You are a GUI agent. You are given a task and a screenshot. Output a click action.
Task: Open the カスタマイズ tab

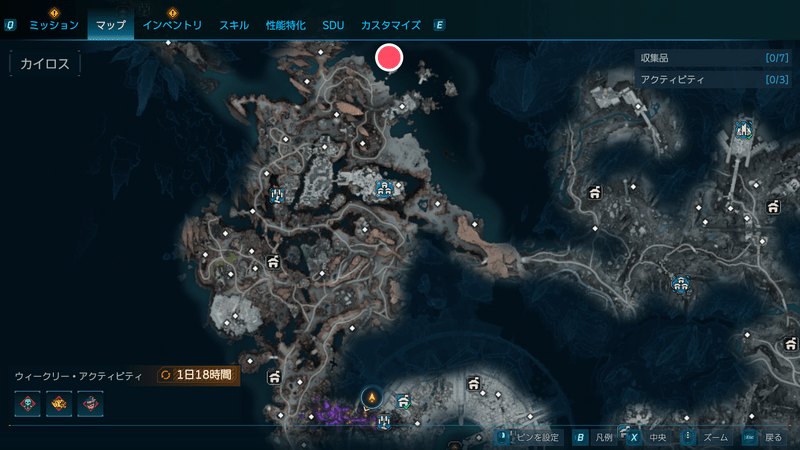click(390, 24)
